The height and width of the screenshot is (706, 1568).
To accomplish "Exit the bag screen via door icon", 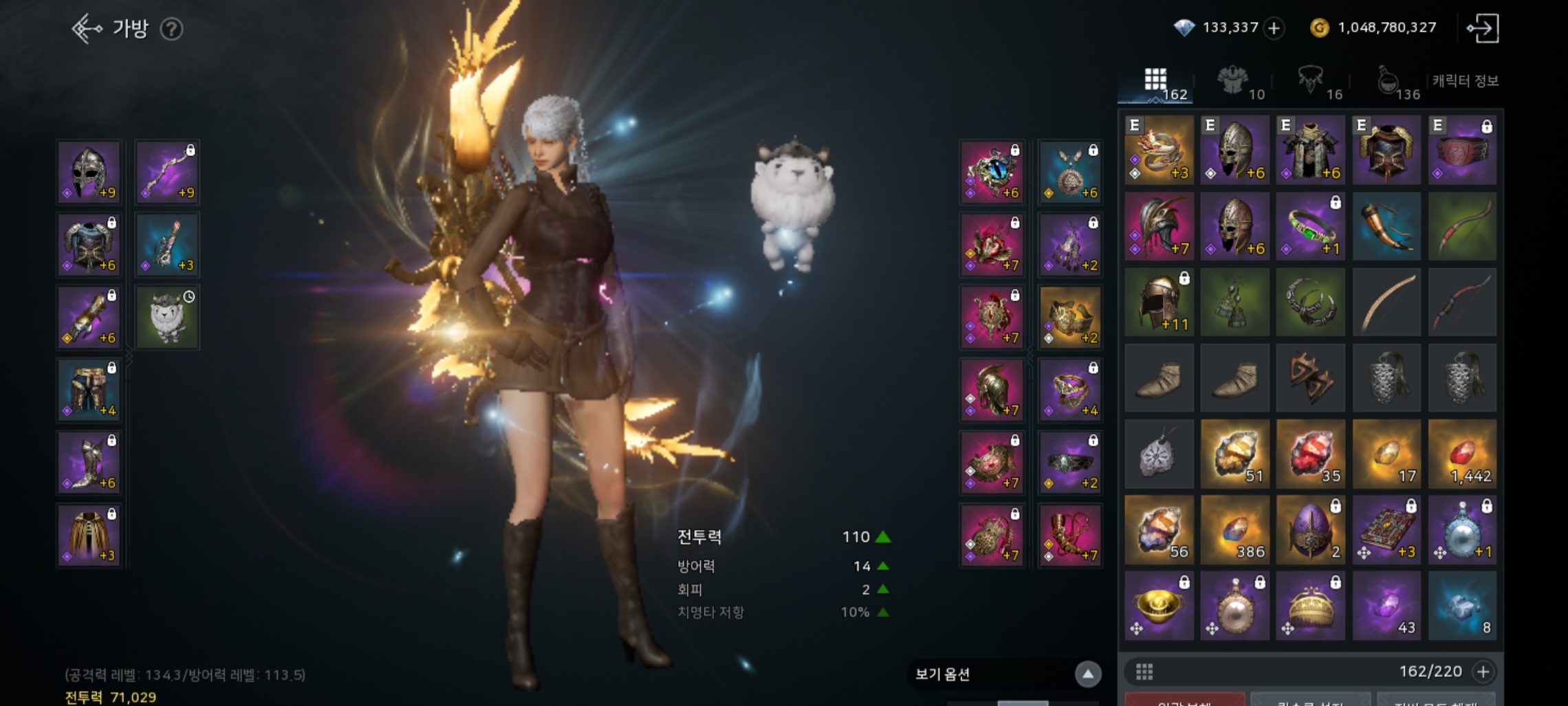I will [x=1483, y=28].
